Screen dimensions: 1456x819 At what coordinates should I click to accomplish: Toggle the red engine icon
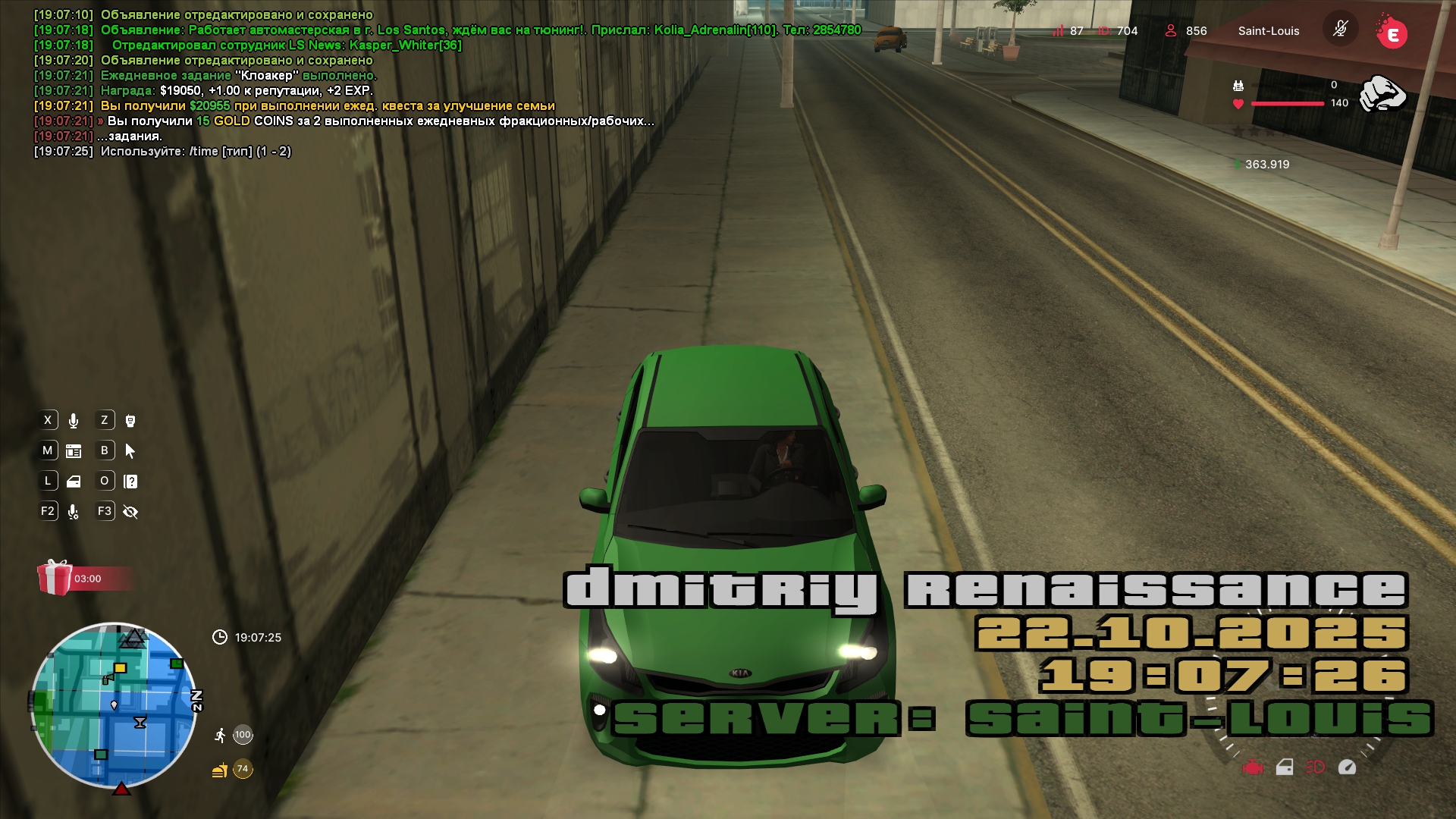pyautogui.click(x=1253, y=767)
